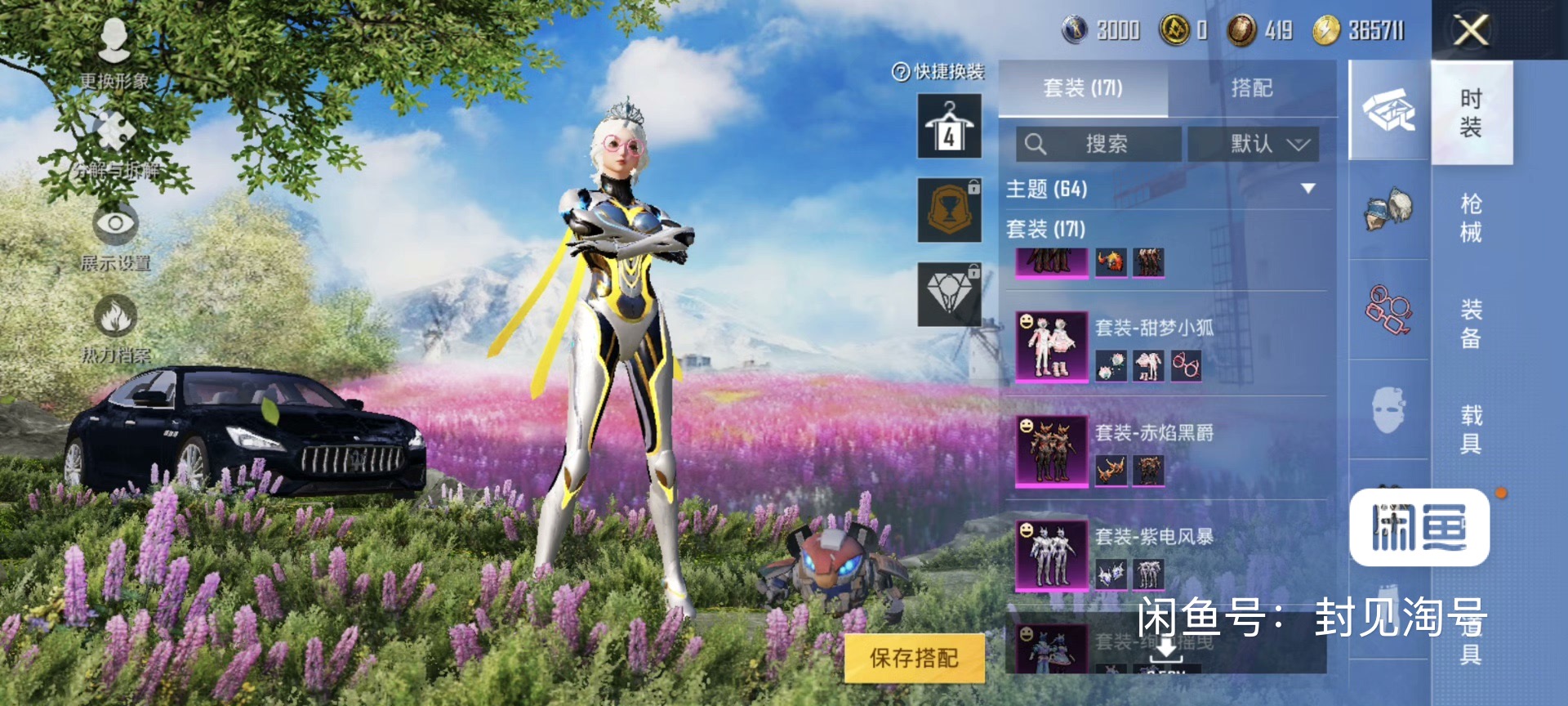
Task: Select the 套装 (171) tab
Action: click(1083, 88)
